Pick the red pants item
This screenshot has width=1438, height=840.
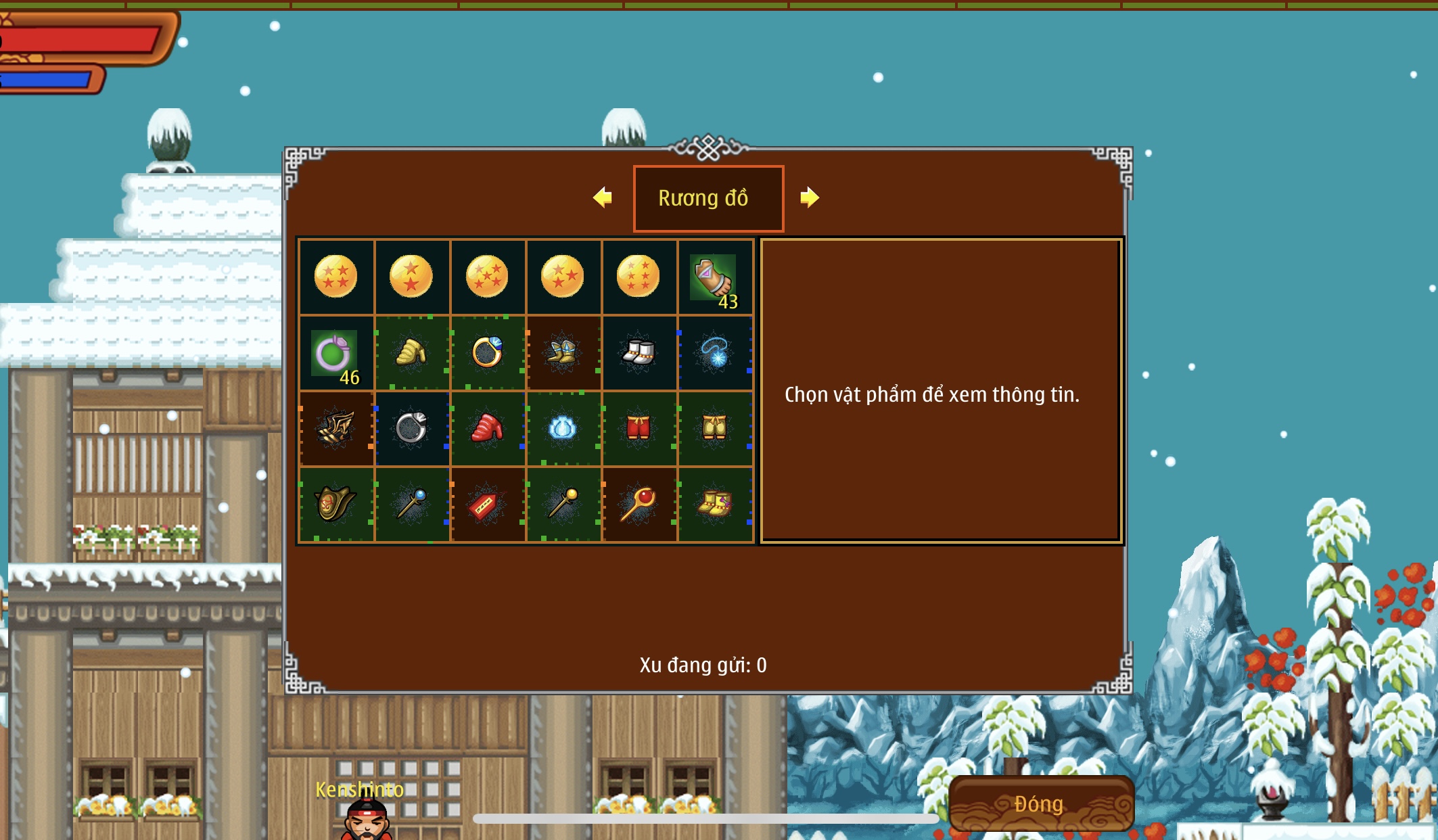click(638, 428)
